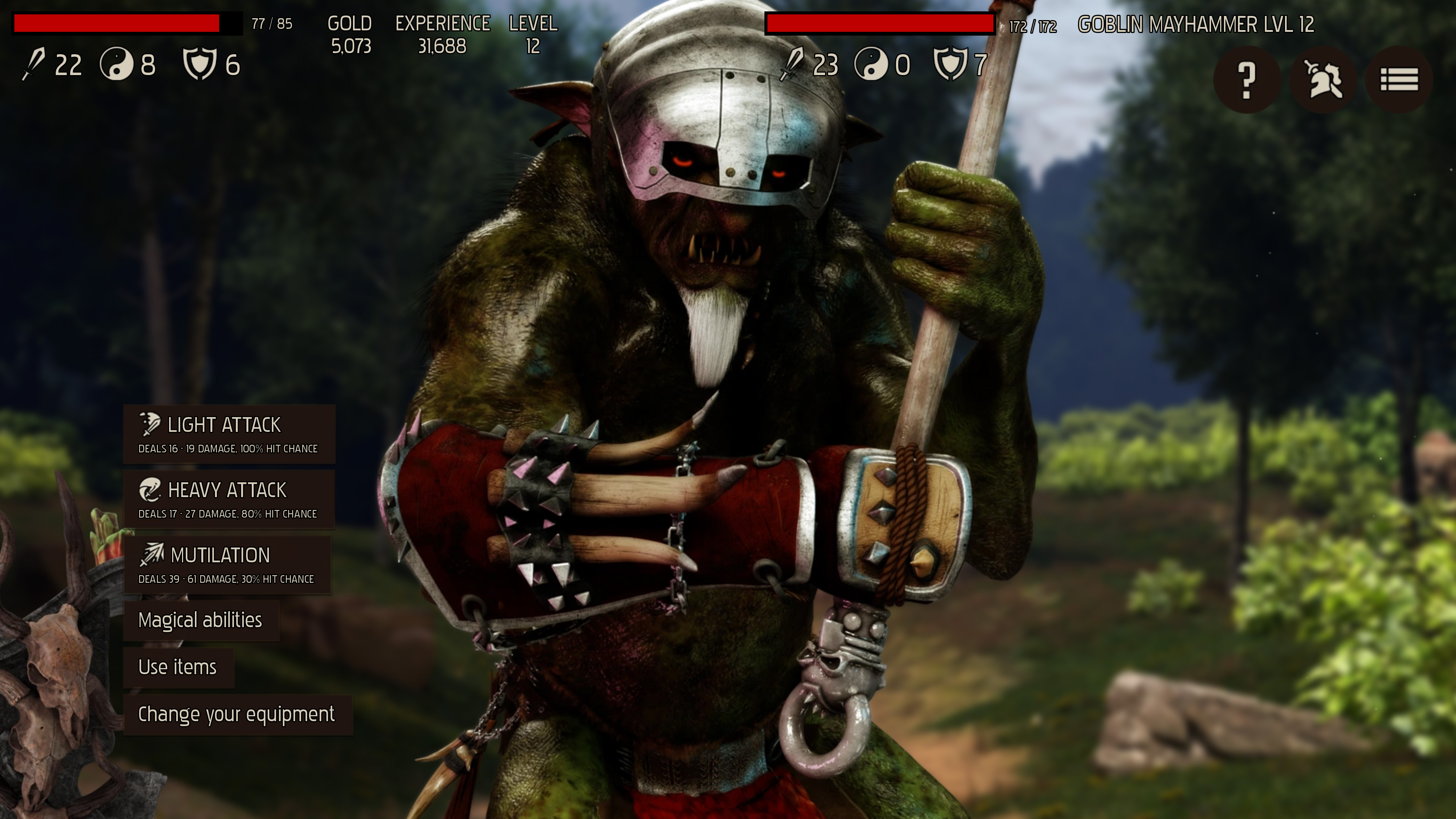This screenshot has height=819, width=1456.
Task: Open Magical abilities
Action: 201,621
